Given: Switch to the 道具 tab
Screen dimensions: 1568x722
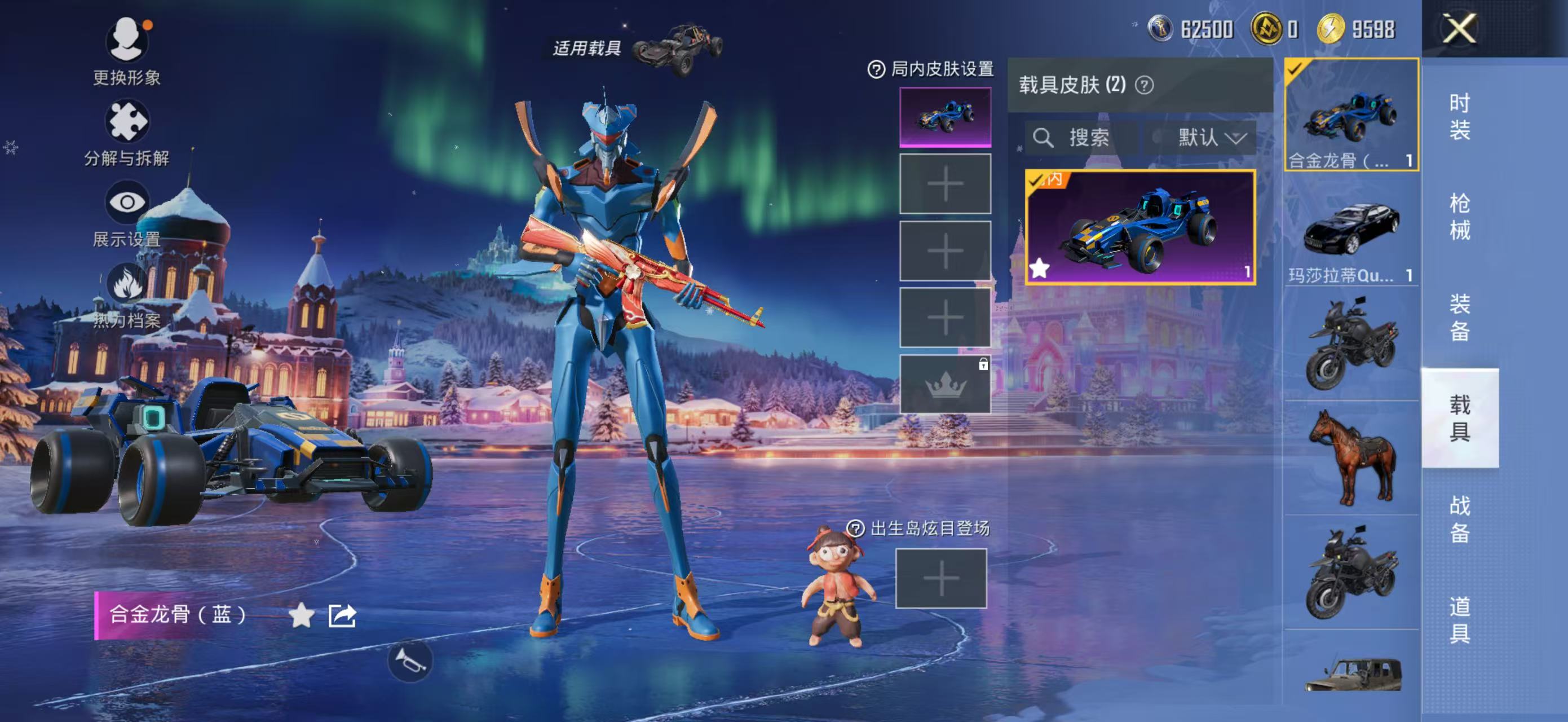Looking at the screenshot, I should click(1460, 619).
